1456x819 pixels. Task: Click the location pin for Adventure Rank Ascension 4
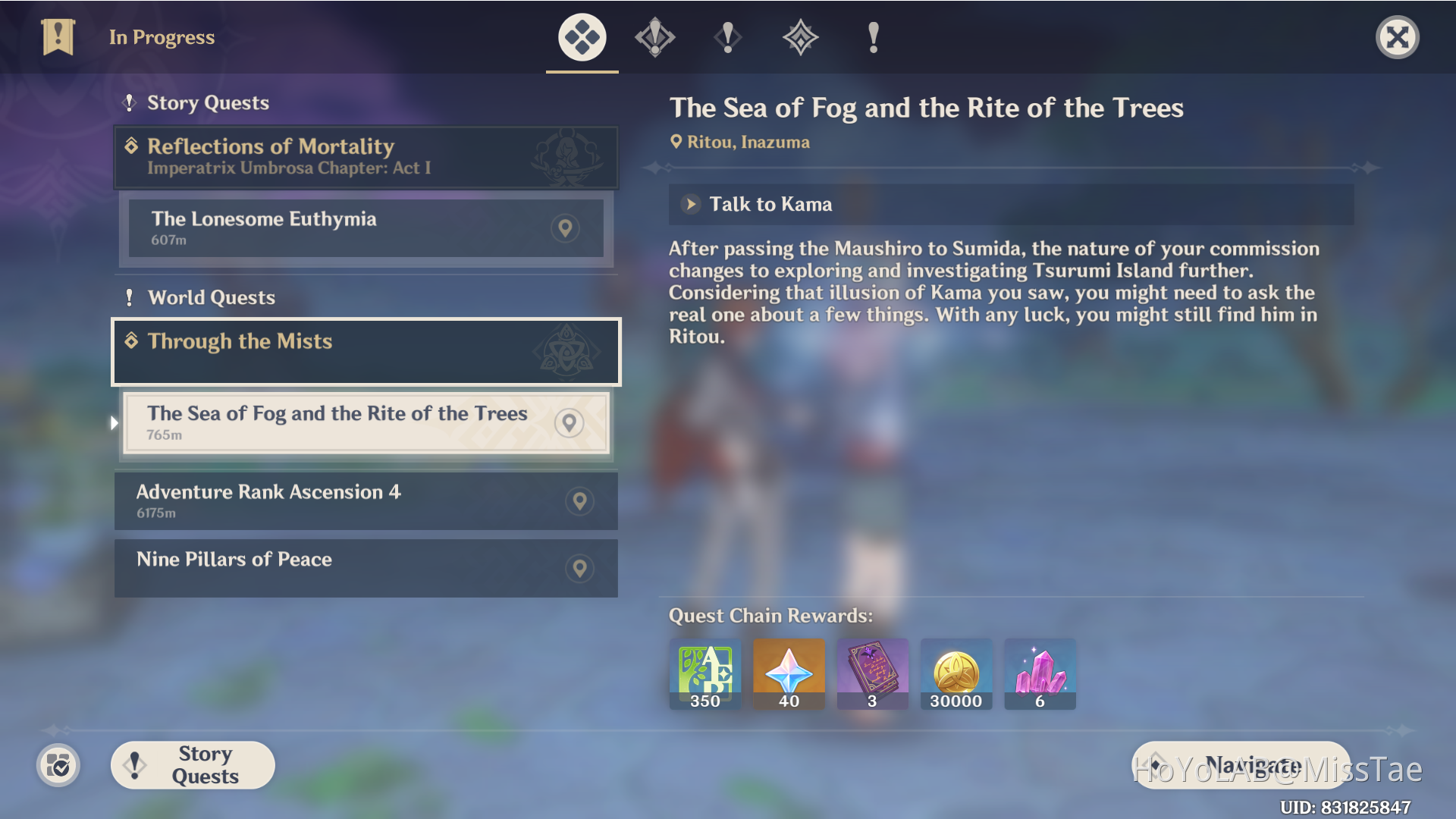coord(580,500)
